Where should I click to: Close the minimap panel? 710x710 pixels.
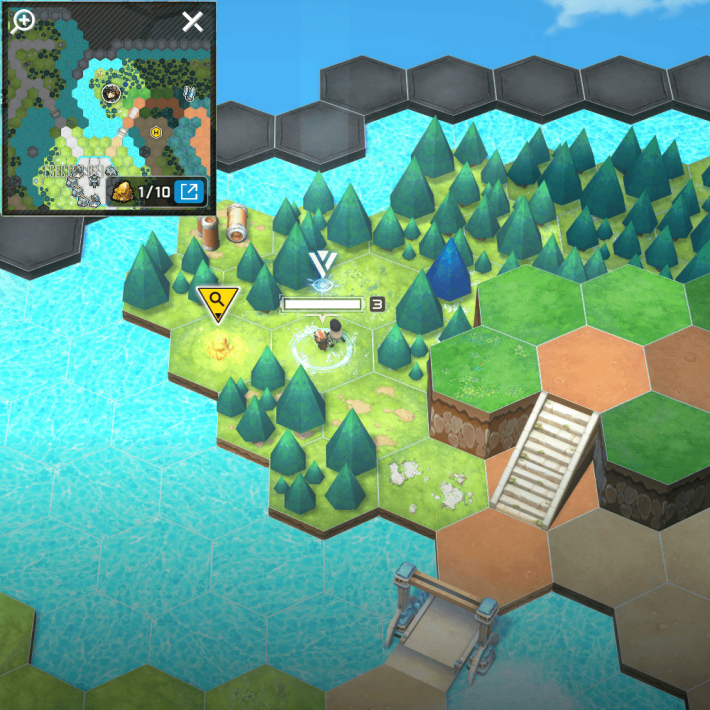pyautogui.click(x=192, y=22)
